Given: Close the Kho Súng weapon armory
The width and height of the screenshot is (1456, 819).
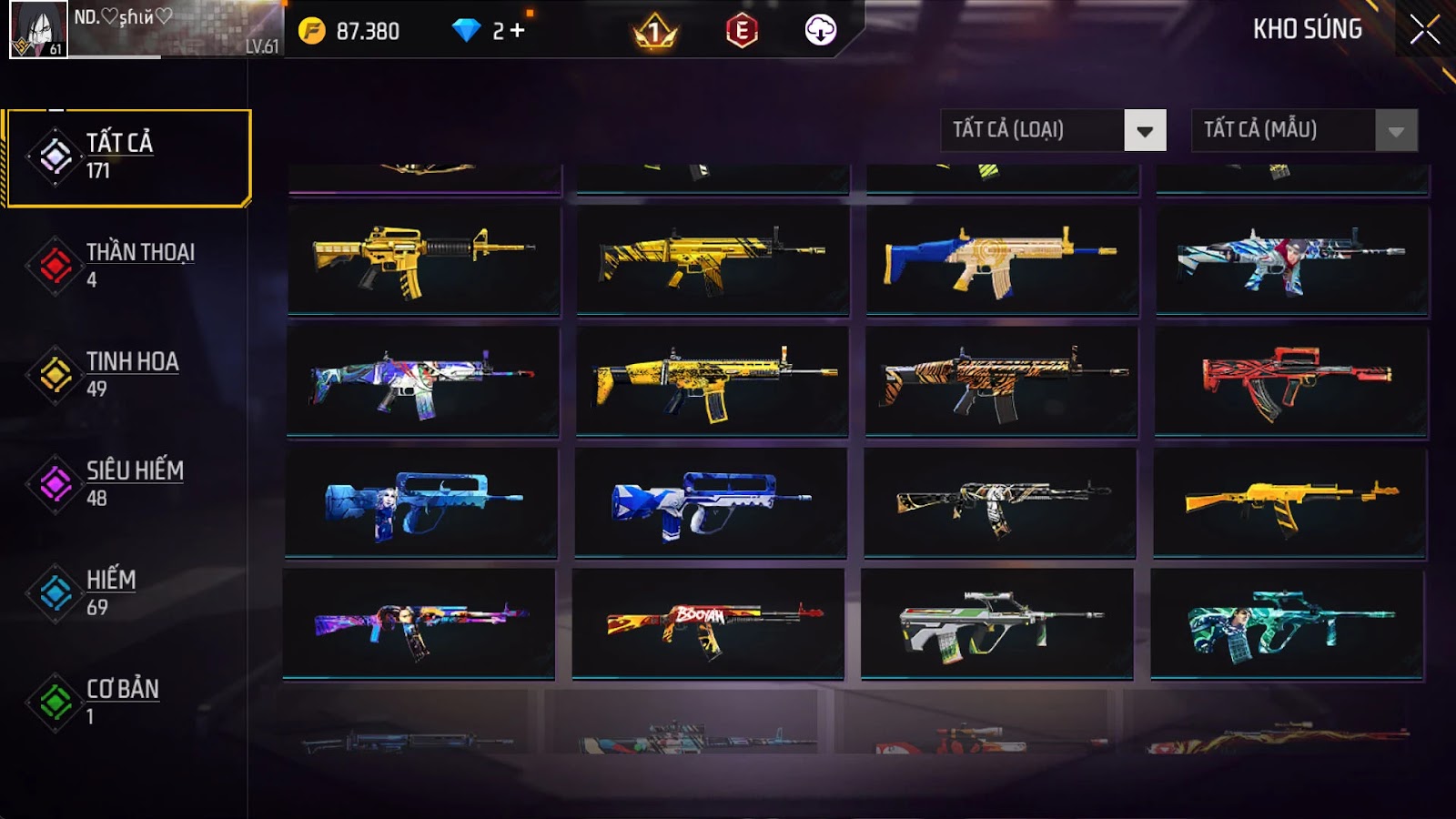Looking at the screenshot, I should tap(1424, 30).
